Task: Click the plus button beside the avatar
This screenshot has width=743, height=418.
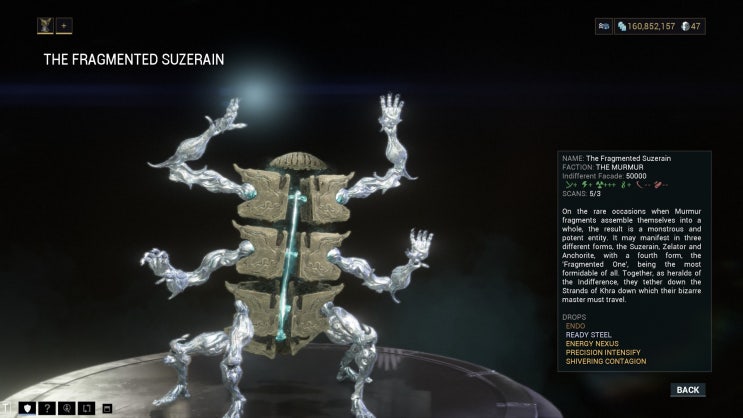Action: 64,25
